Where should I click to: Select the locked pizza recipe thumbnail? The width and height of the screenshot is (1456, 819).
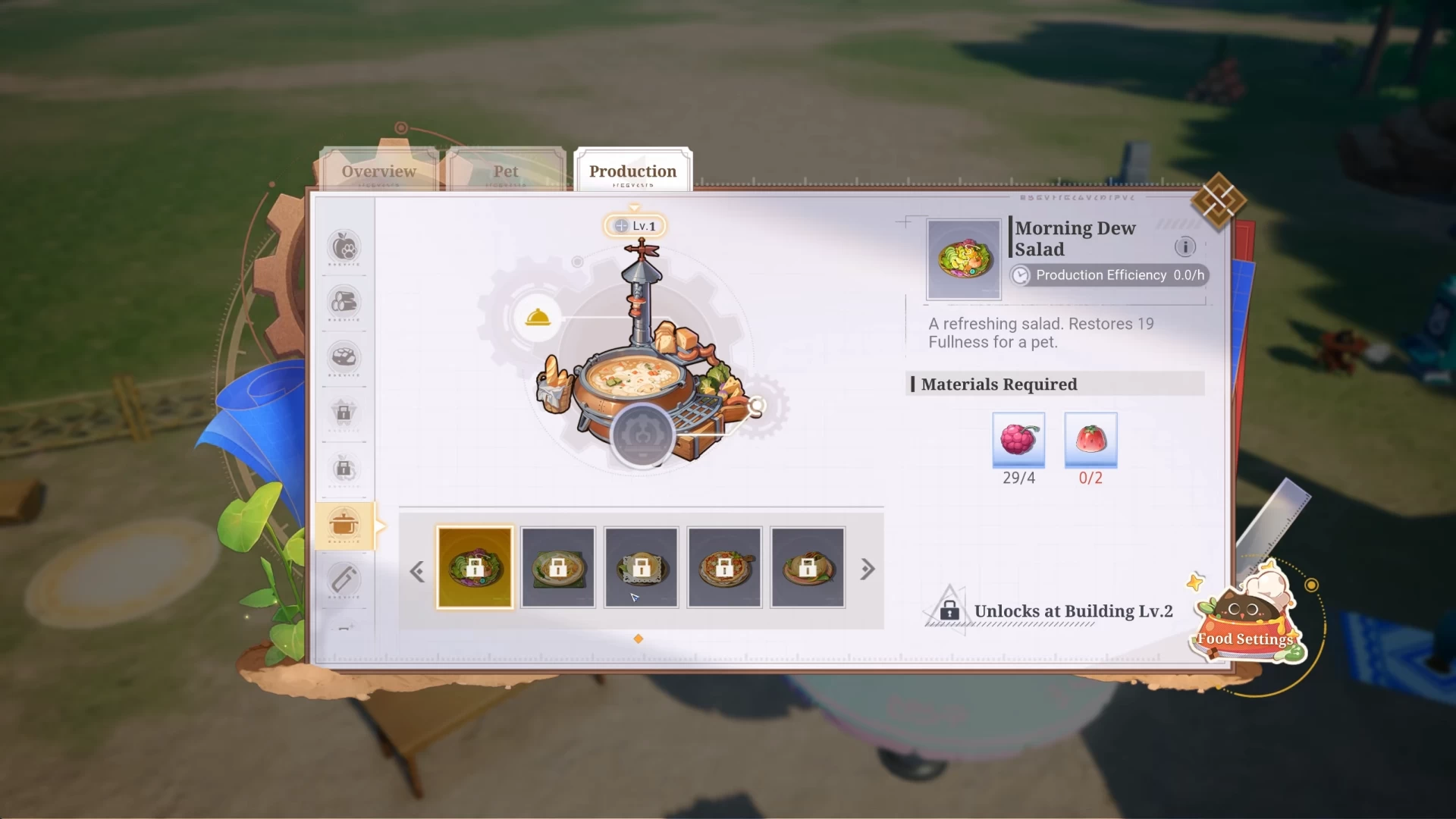(x=724, y=567)
